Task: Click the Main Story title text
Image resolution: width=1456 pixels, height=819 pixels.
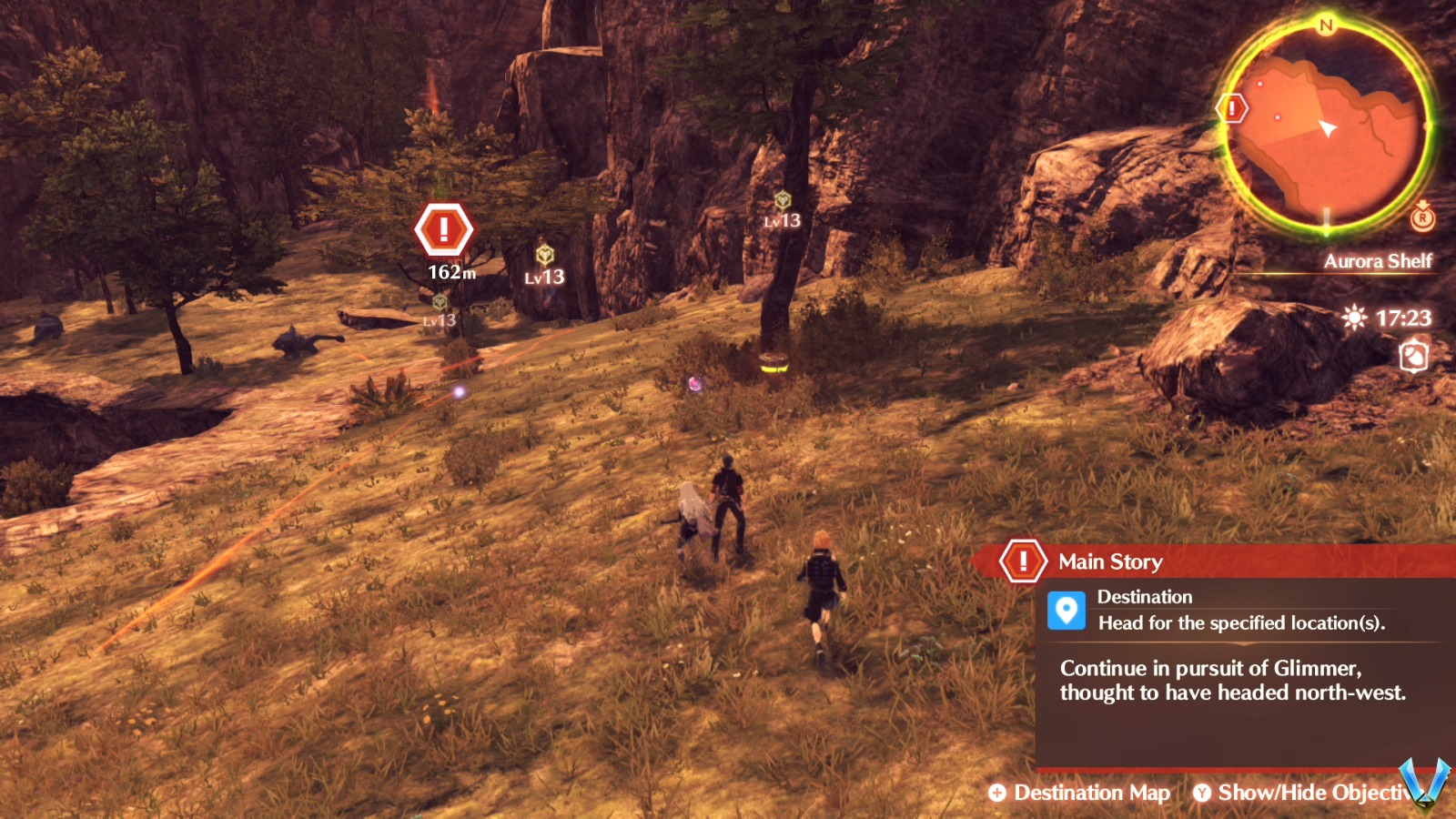Action: (1110, 561)
